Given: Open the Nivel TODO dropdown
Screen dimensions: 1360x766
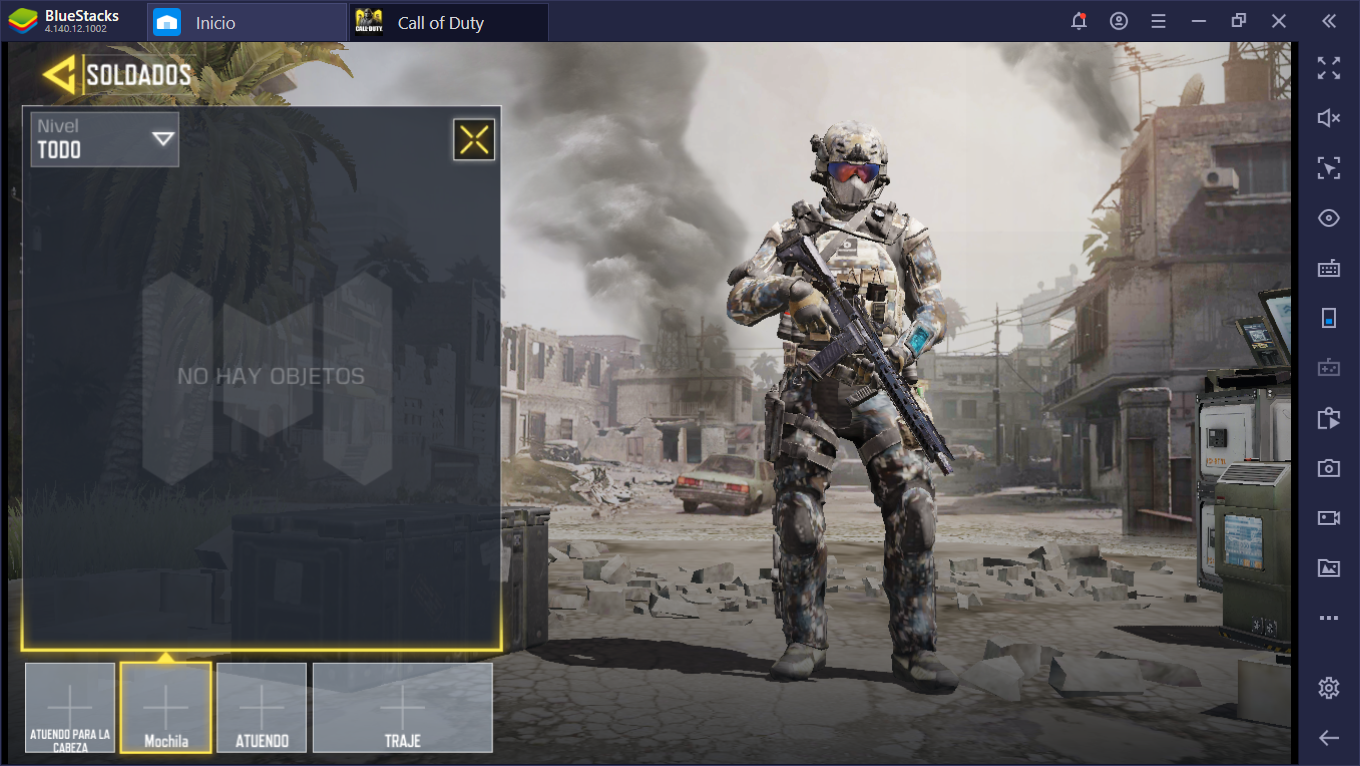Looking at the screenshot, I should (105, 139).
